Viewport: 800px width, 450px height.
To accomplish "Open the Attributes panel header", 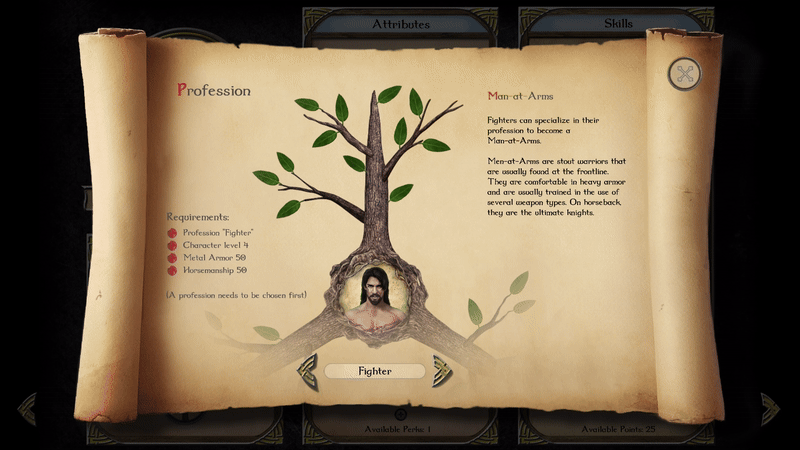I will click(x=401, y=24).
